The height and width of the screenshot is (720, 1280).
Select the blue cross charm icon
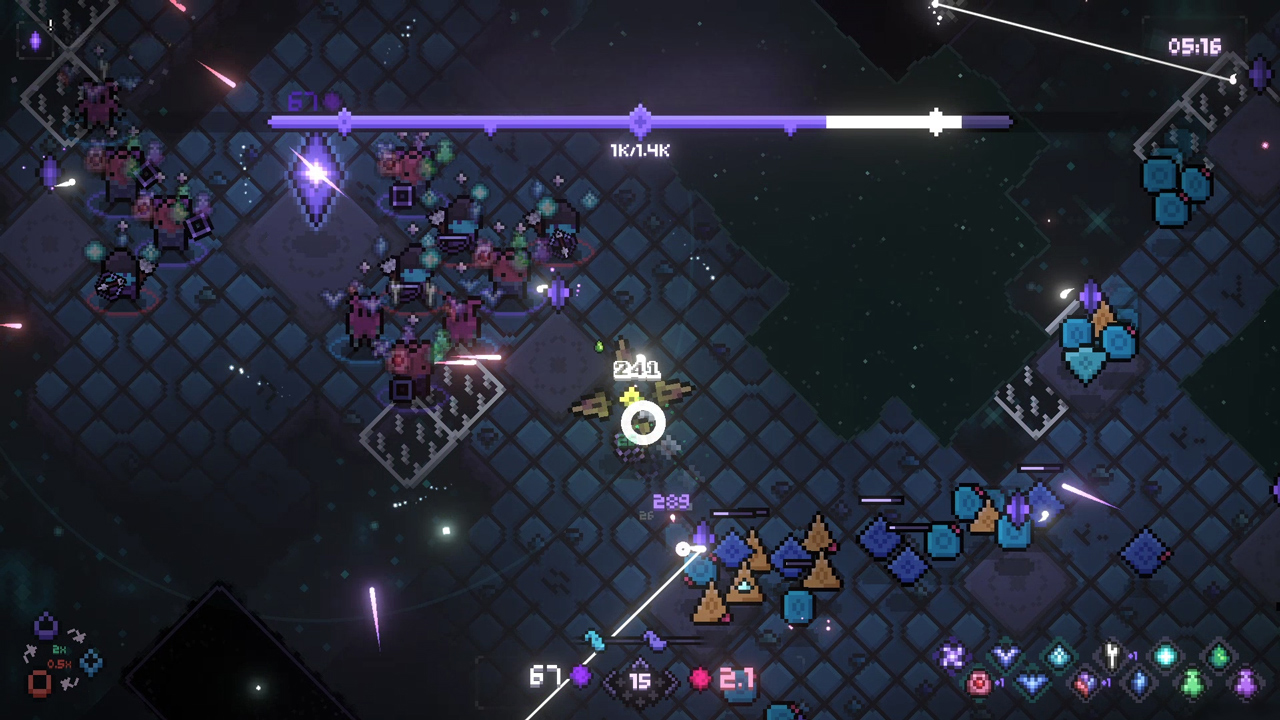(91, 663)
